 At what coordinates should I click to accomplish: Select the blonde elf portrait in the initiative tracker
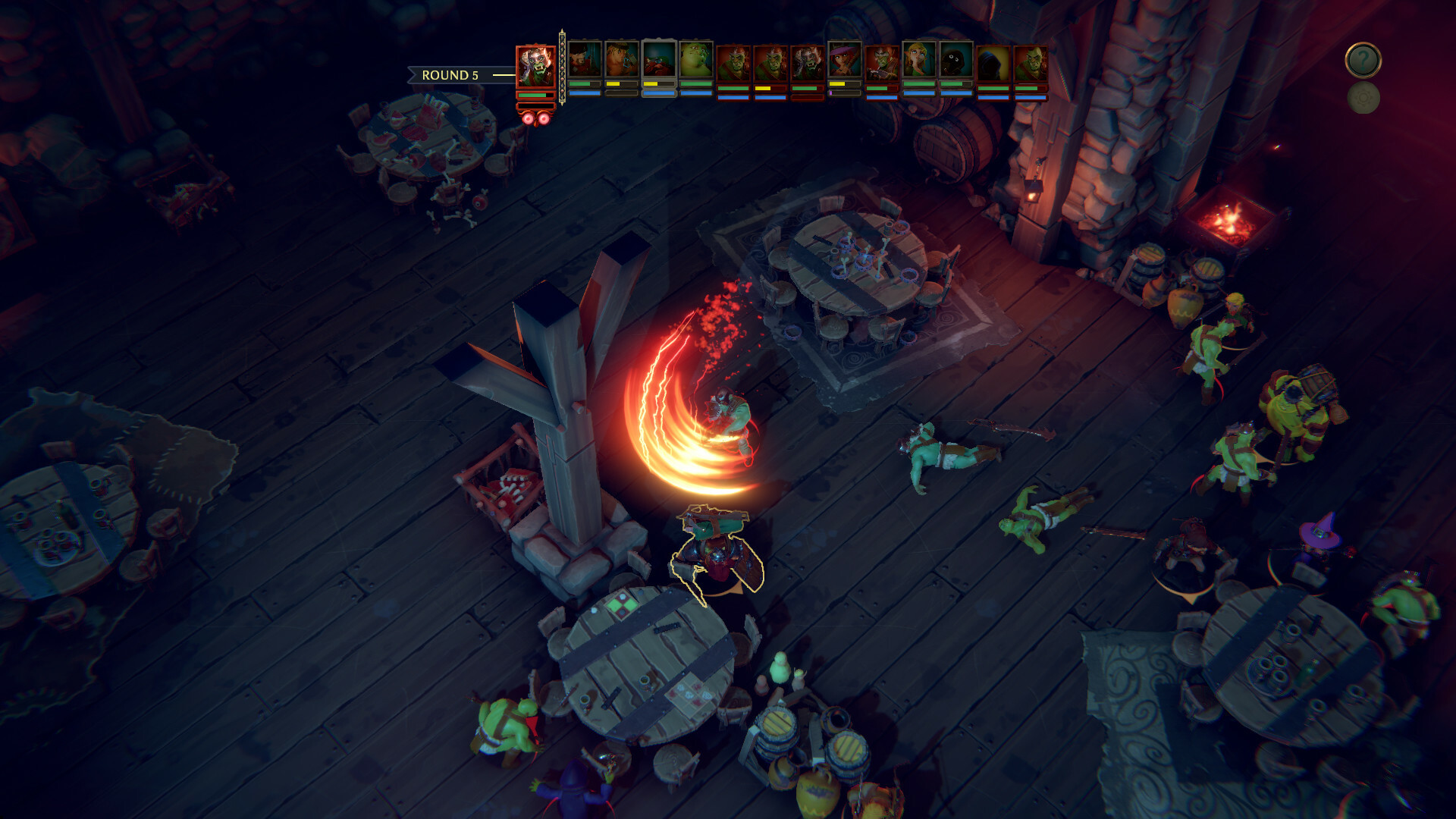click(x=917, y=59)
